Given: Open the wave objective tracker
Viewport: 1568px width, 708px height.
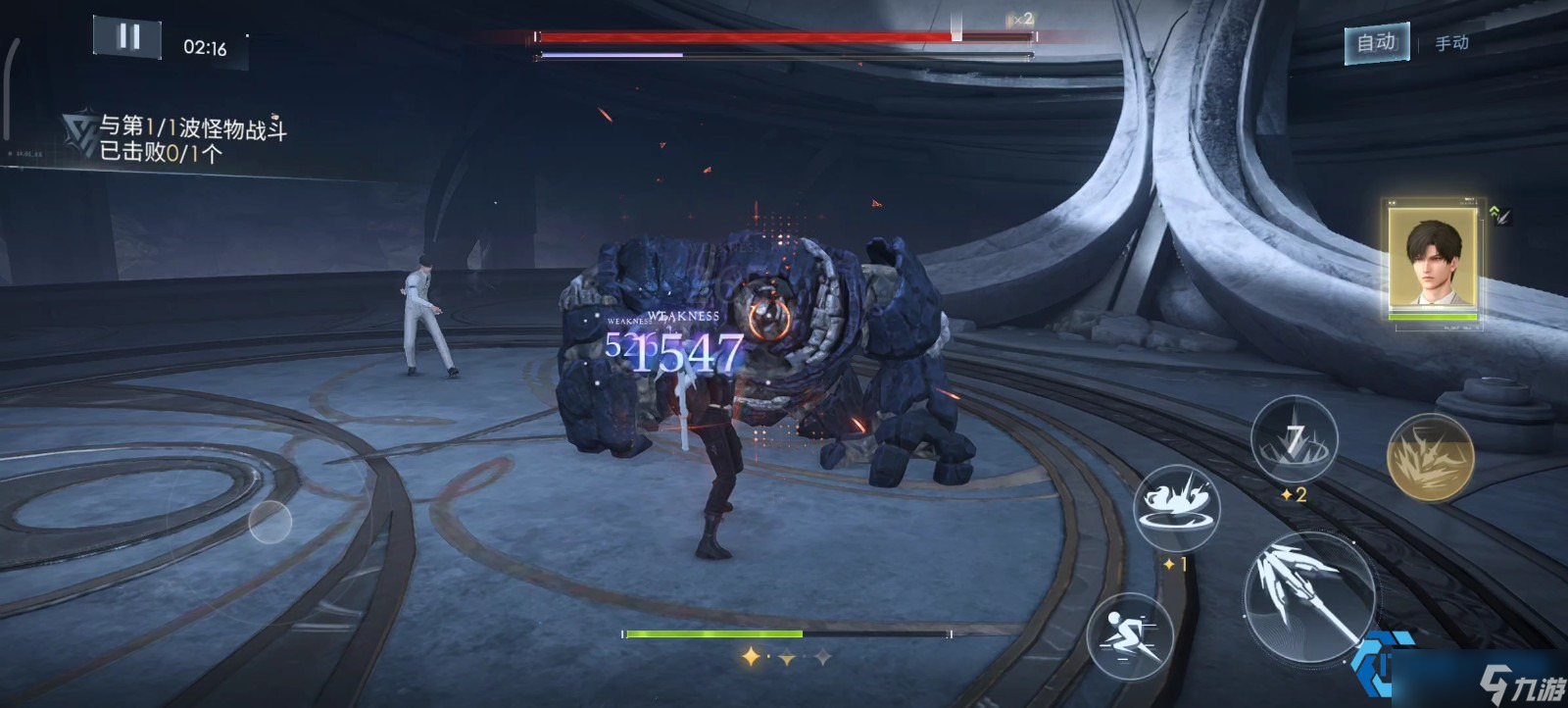Looking at the screenshot, I should tap(176, 138).
